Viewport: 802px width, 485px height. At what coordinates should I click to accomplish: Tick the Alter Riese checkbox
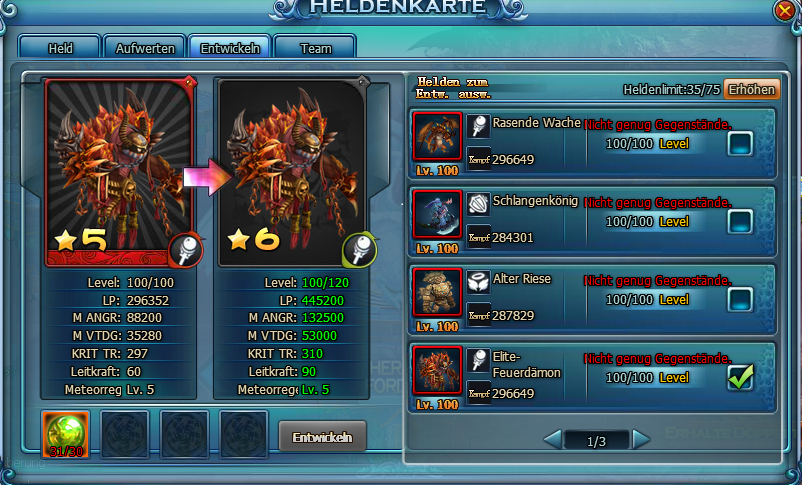(741, 298)
